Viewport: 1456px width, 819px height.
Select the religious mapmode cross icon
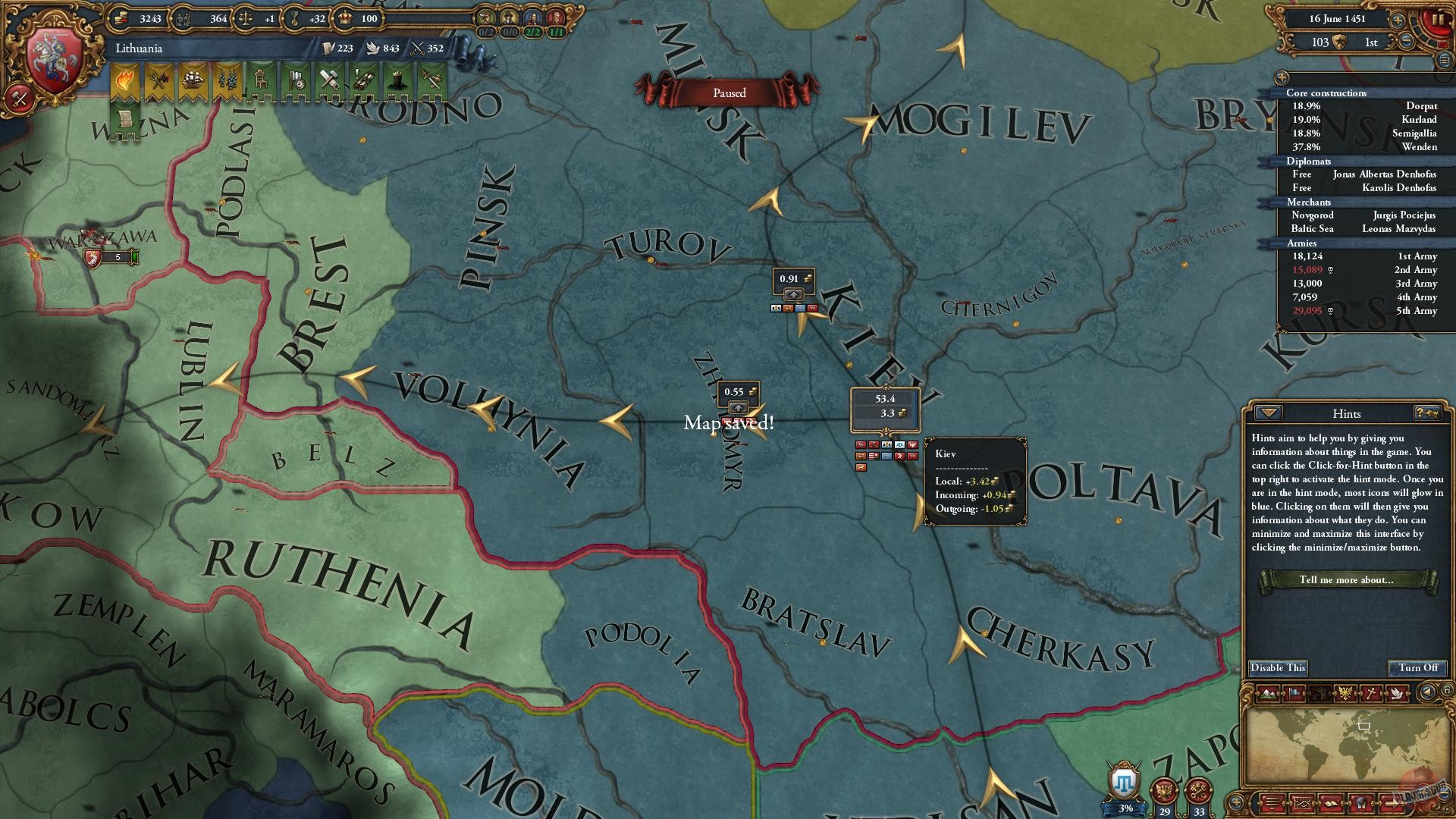click(1373, 692)
